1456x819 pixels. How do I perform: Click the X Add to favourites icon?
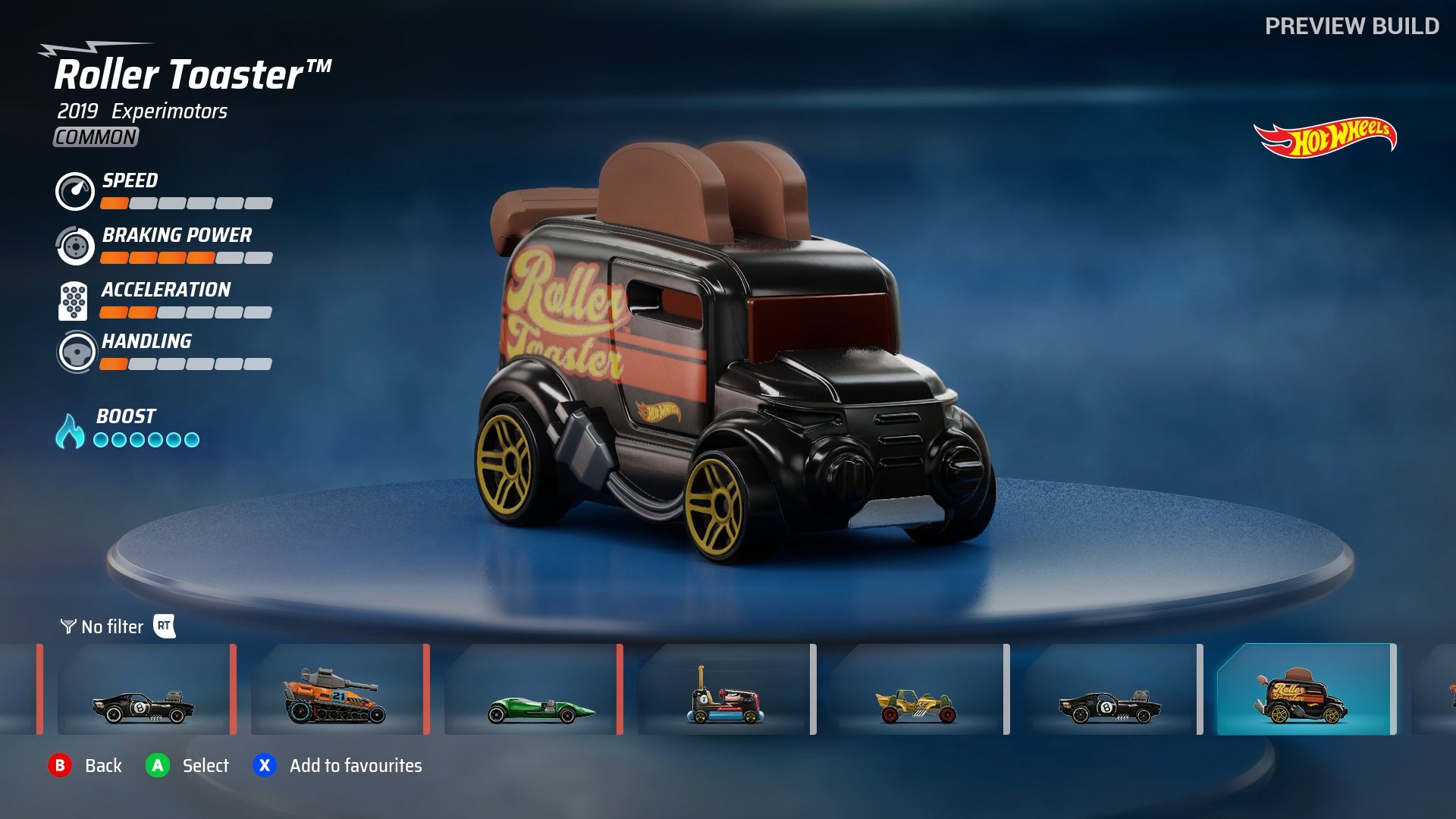coord(264,766)
